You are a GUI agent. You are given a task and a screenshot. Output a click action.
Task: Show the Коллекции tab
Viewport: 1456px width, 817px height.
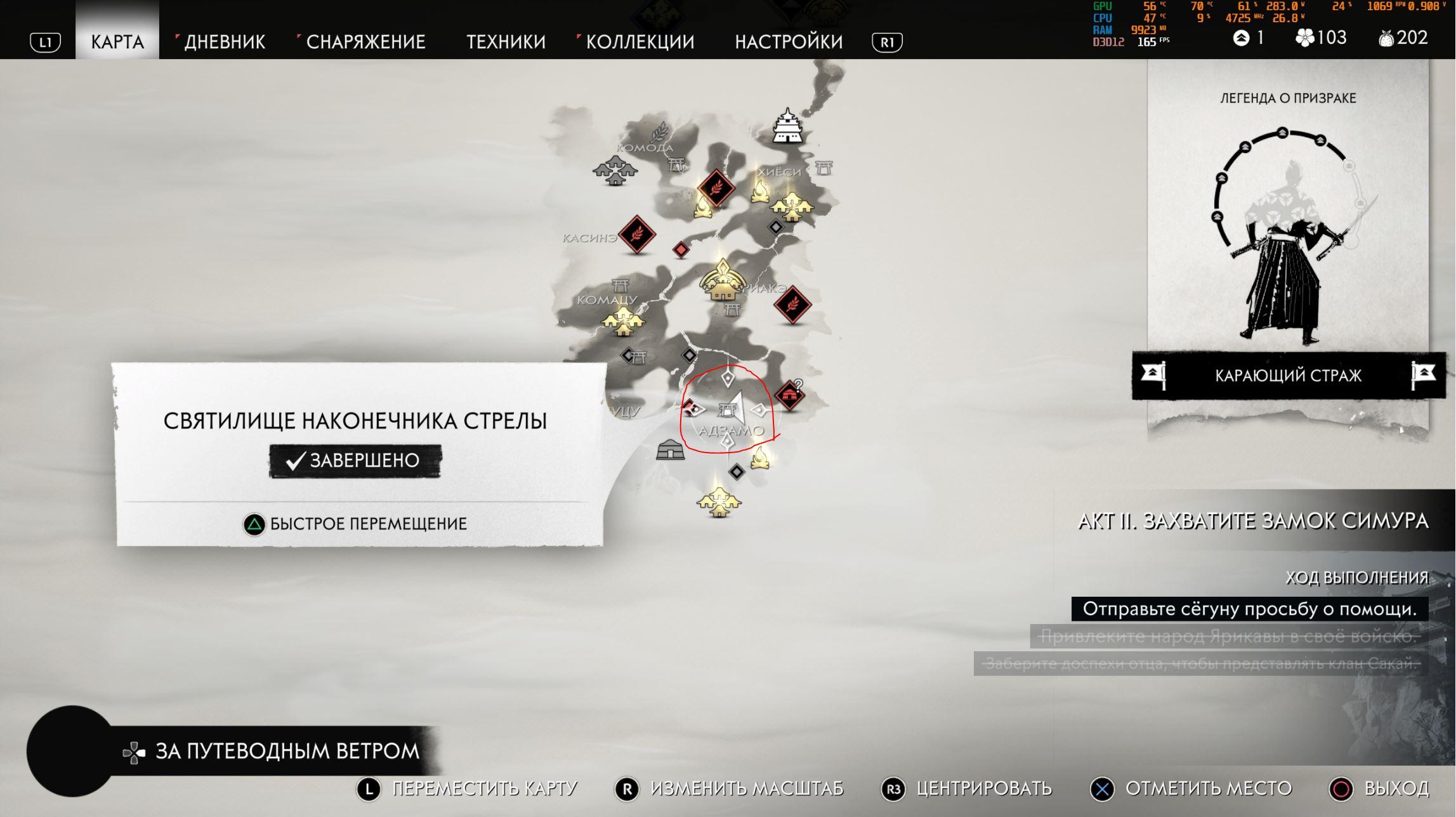[639, 42]
